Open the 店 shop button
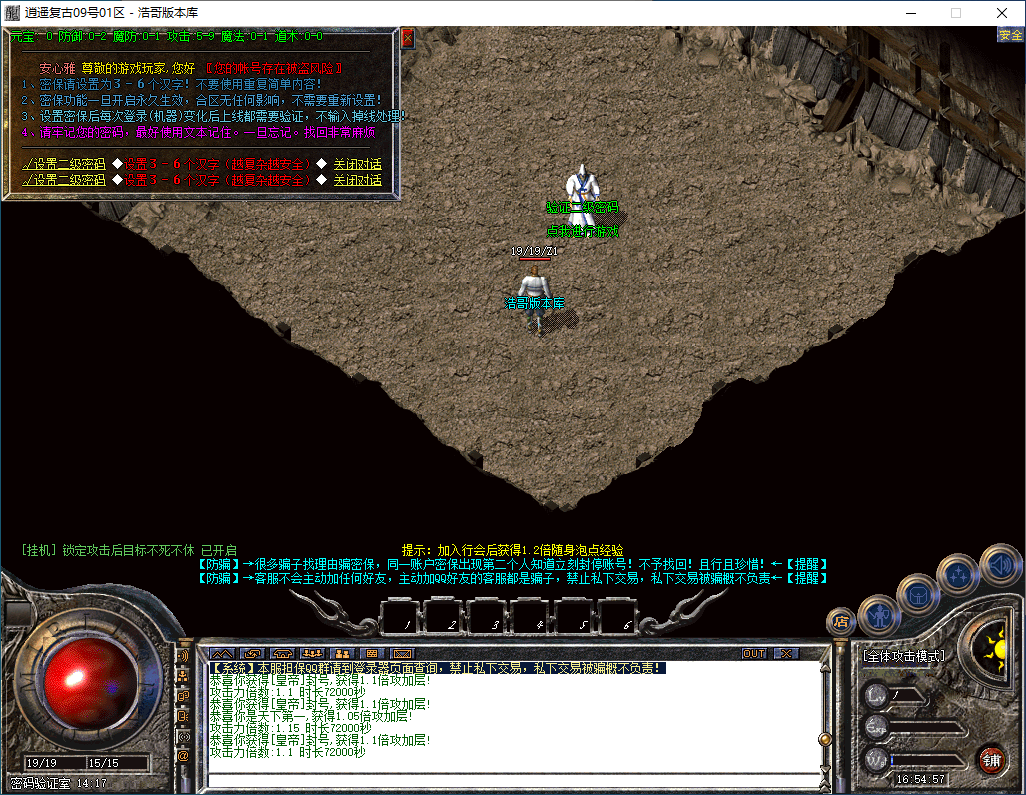 click(841, 621)
